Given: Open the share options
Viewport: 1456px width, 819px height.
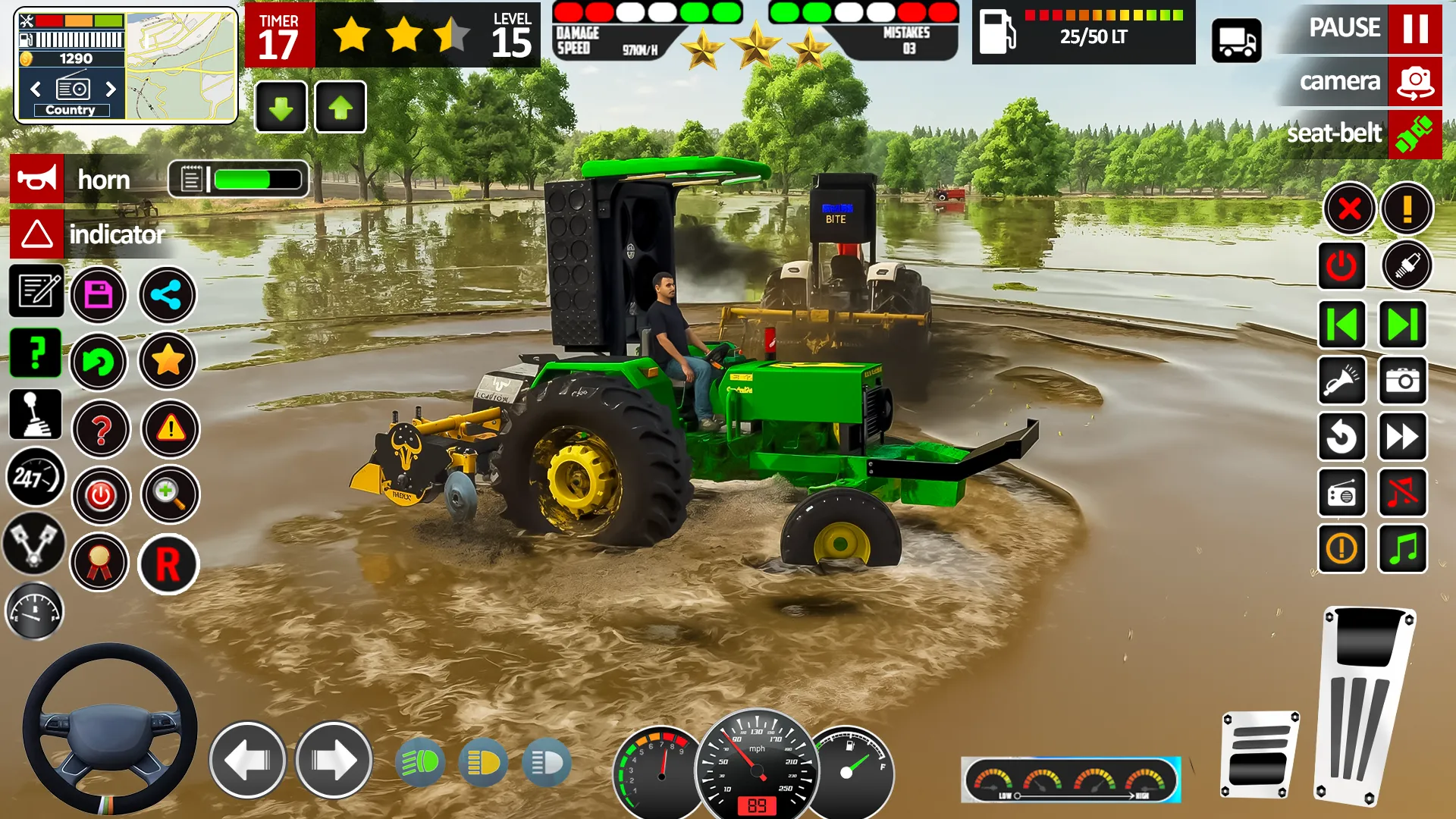Looking at the screenshot, I should [x=168, y=296].
